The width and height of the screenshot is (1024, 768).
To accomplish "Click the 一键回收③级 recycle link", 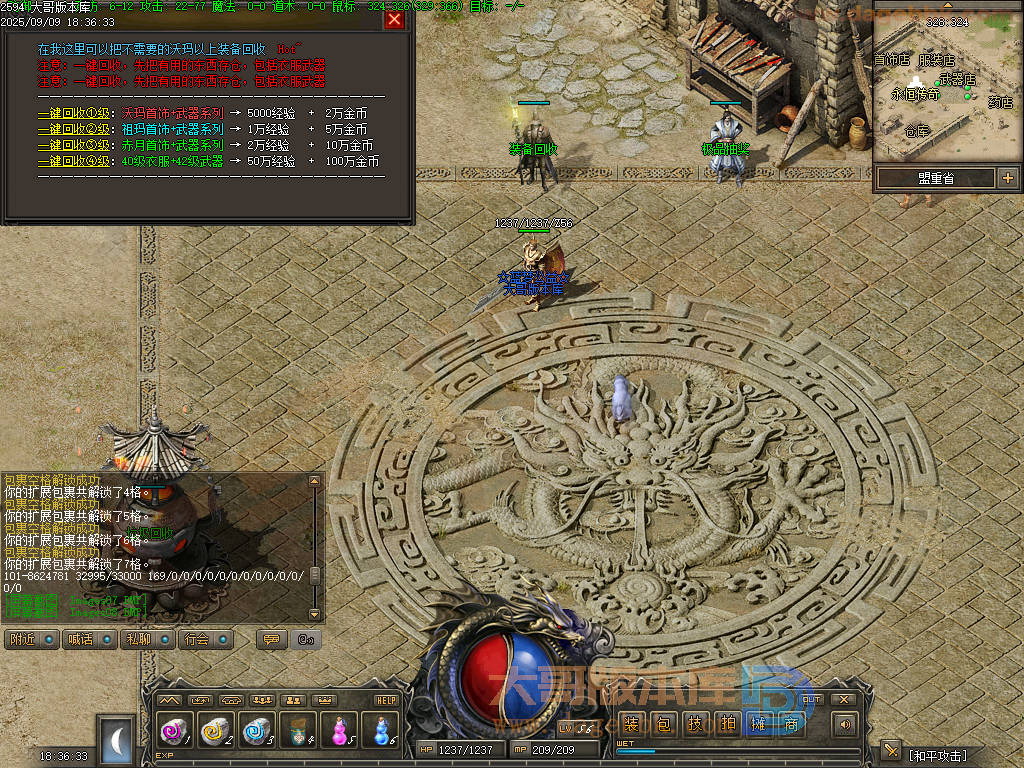I will (x=73, y=145).
